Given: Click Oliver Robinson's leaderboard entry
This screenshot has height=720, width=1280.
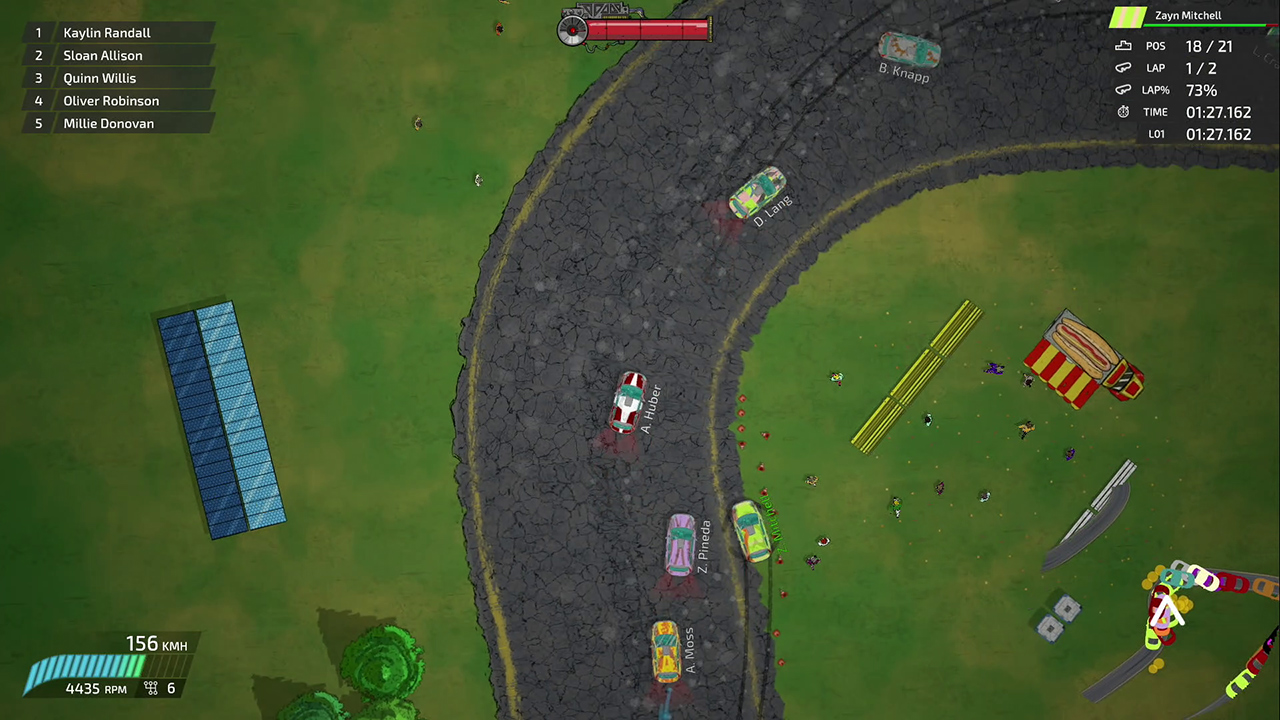Looking at the screenshot, I should point(111,100).
